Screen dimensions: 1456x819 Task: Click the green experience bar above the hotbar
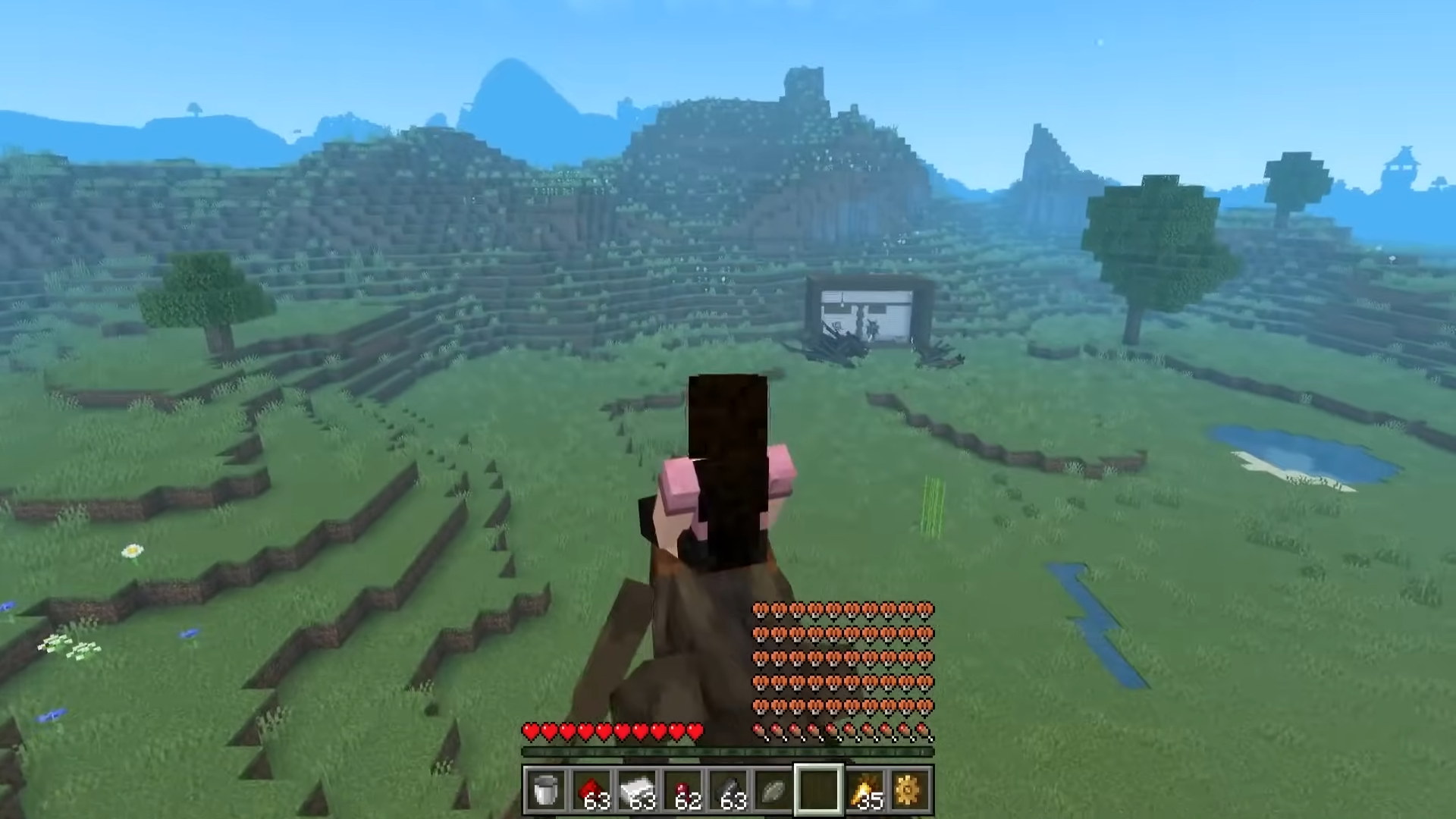(728, 752)
